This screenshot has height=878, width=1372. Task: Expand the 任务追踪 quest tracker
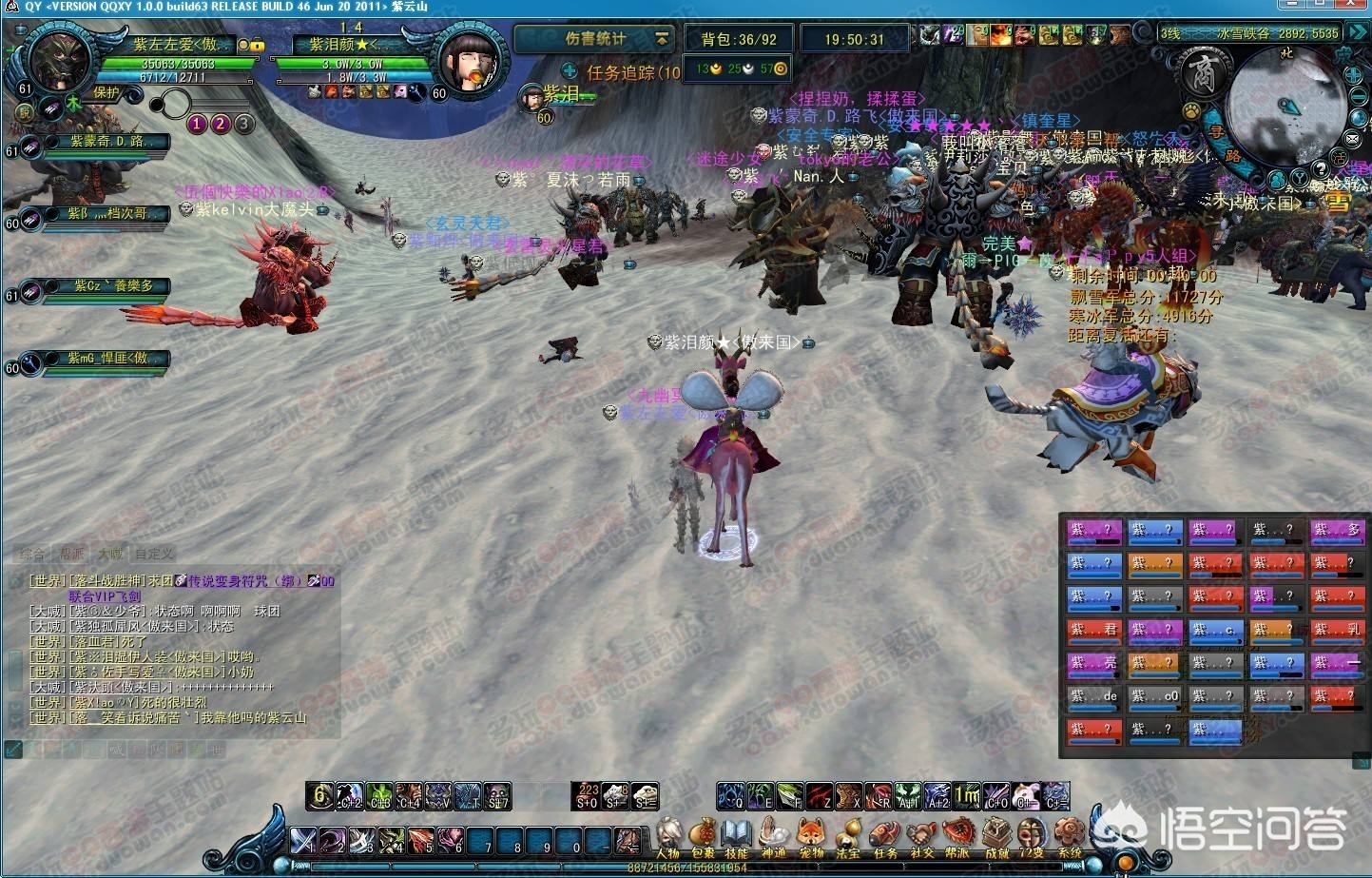570,71
